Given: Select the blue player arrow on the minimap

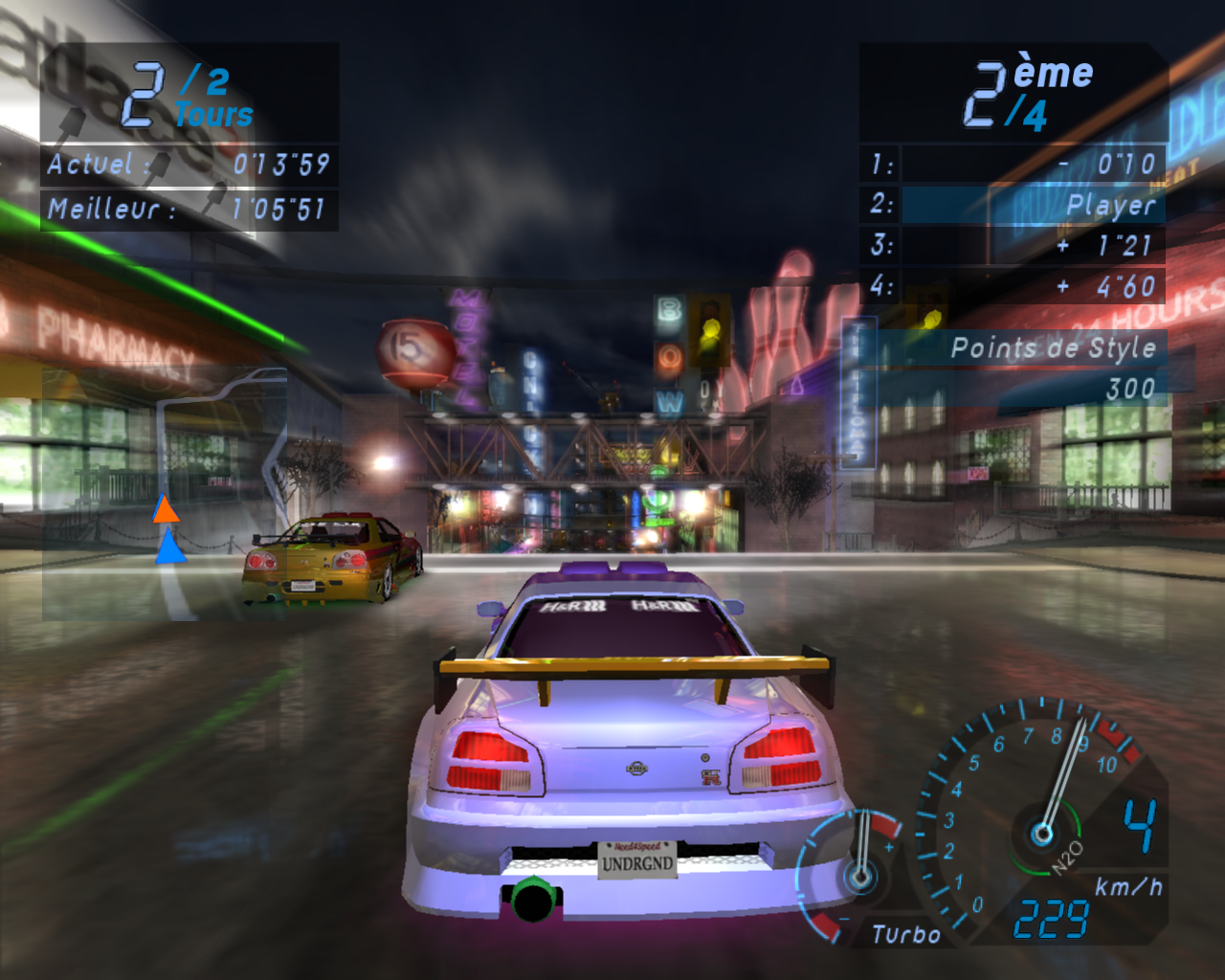Looking at the screenshot, I should [x=170, y=549].
